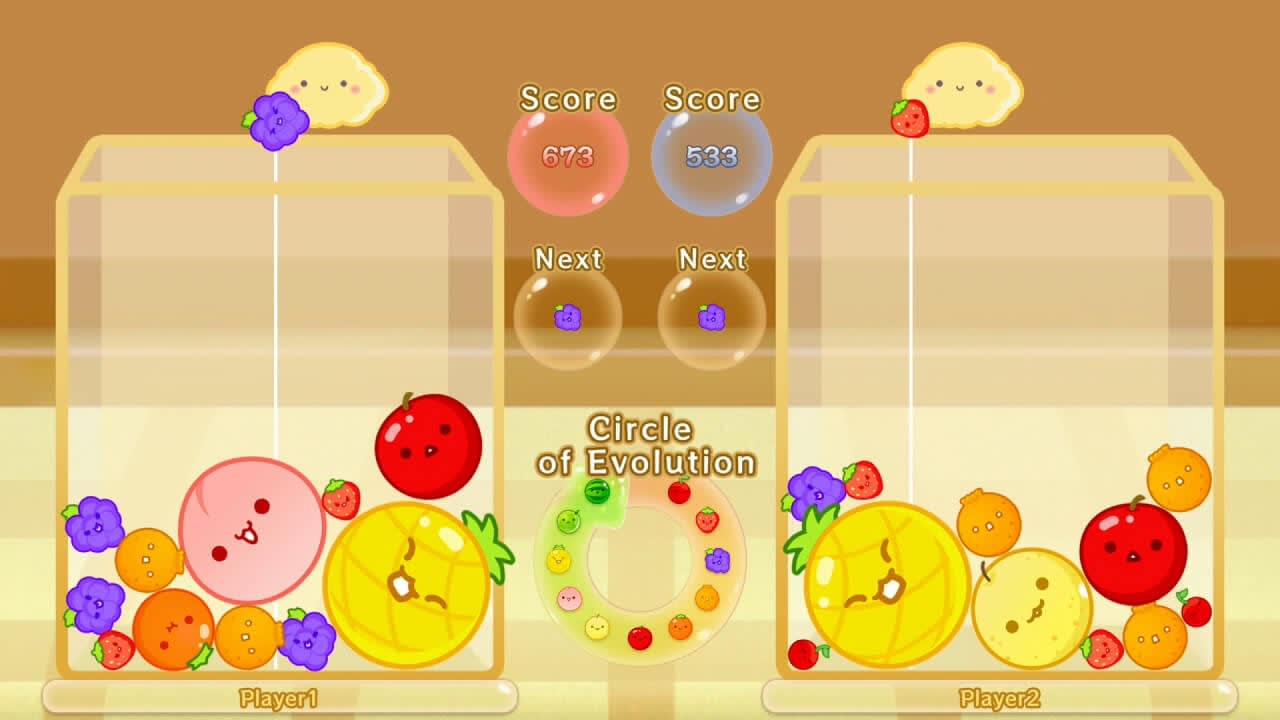This screenshot has width=1280, height=720.
Task: Click the melon icon below the watermelon
Action: [x=567, y=520]
